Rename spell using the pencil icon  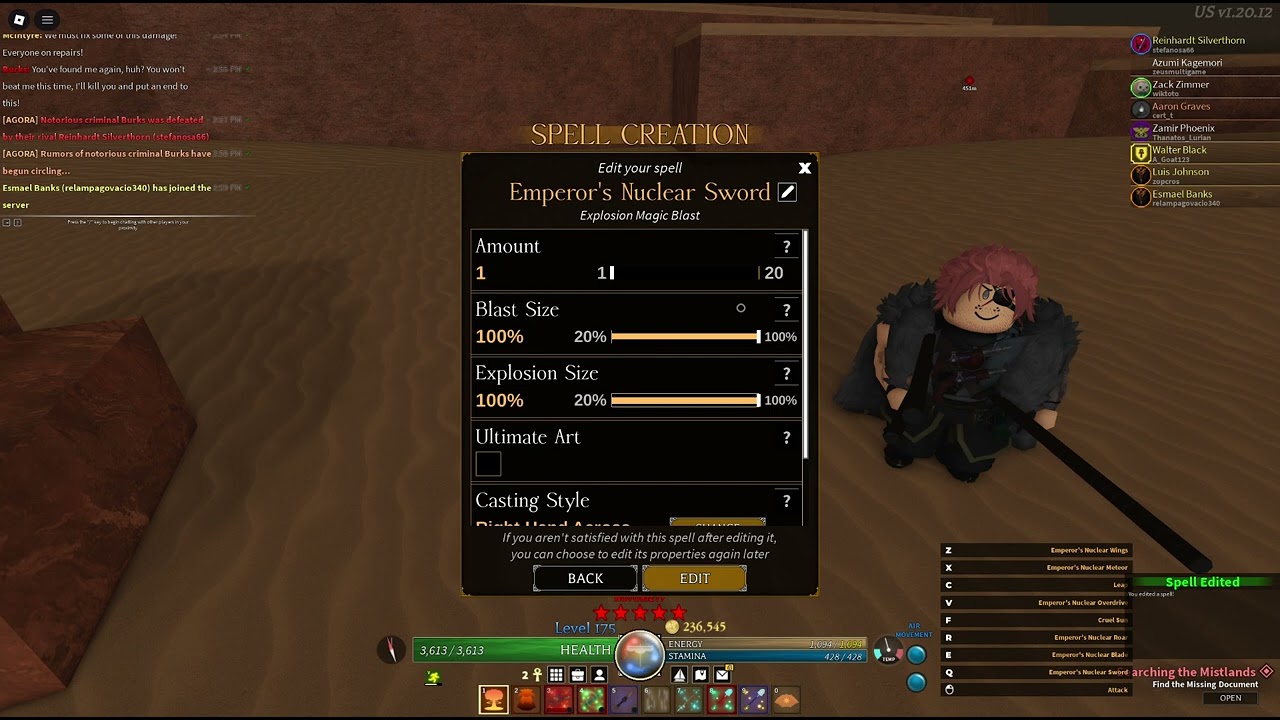pyautogui.click(x=787, y=192)
